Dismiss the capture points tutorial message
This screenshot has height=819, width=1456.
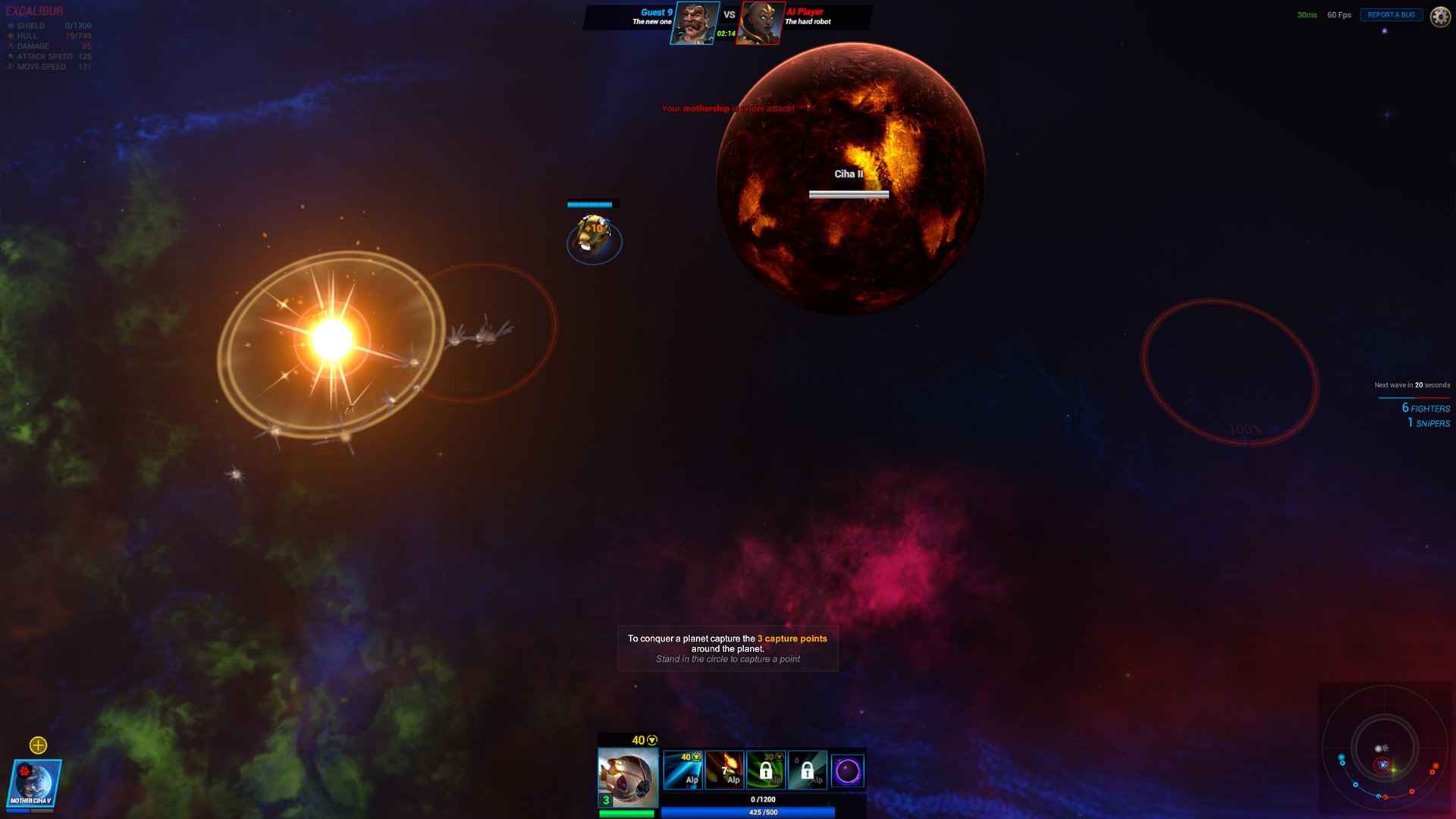tap(727, 648)
